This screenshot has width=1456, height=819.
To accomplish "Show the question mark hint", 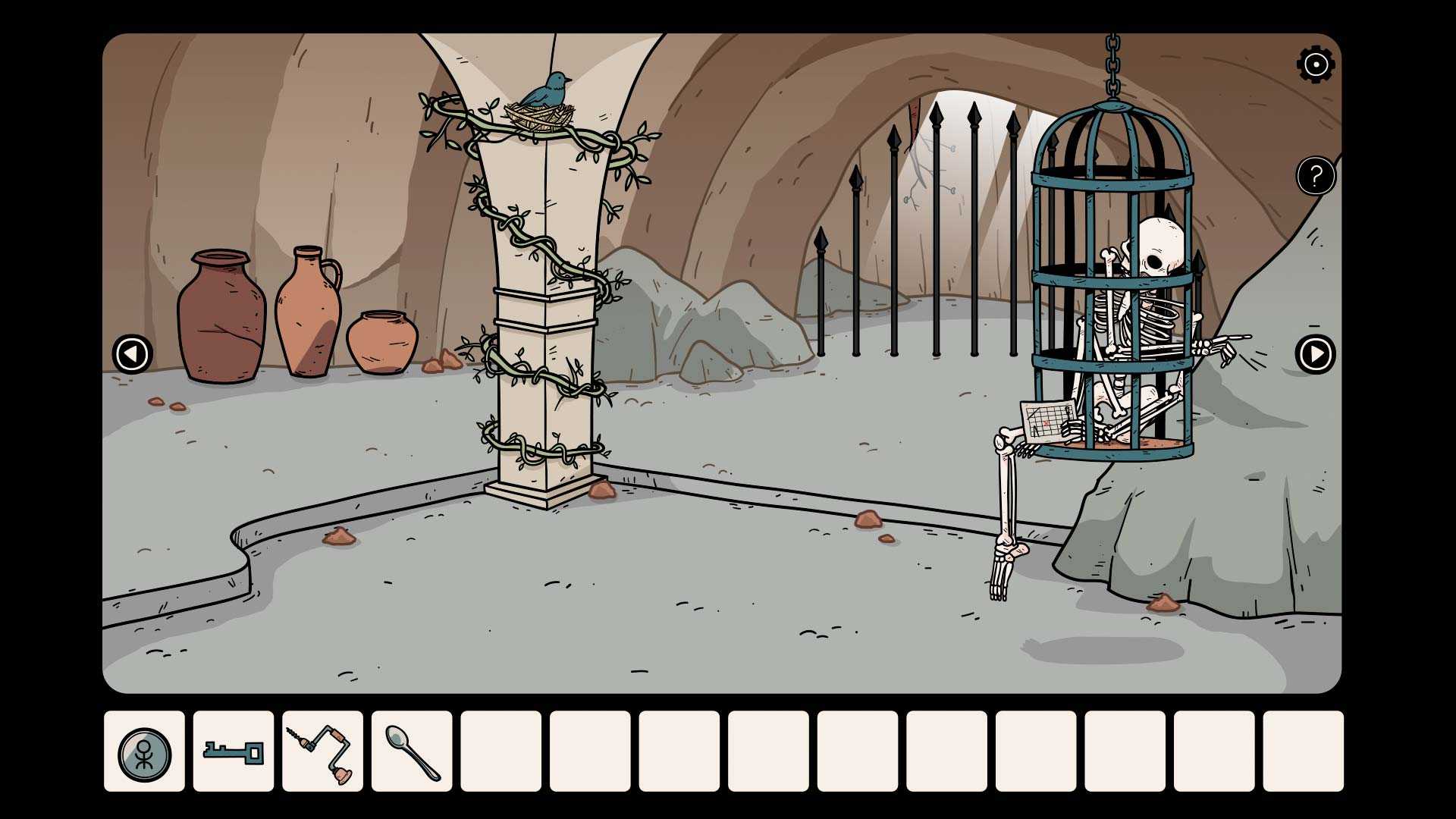I will (x=1316, y=176).
